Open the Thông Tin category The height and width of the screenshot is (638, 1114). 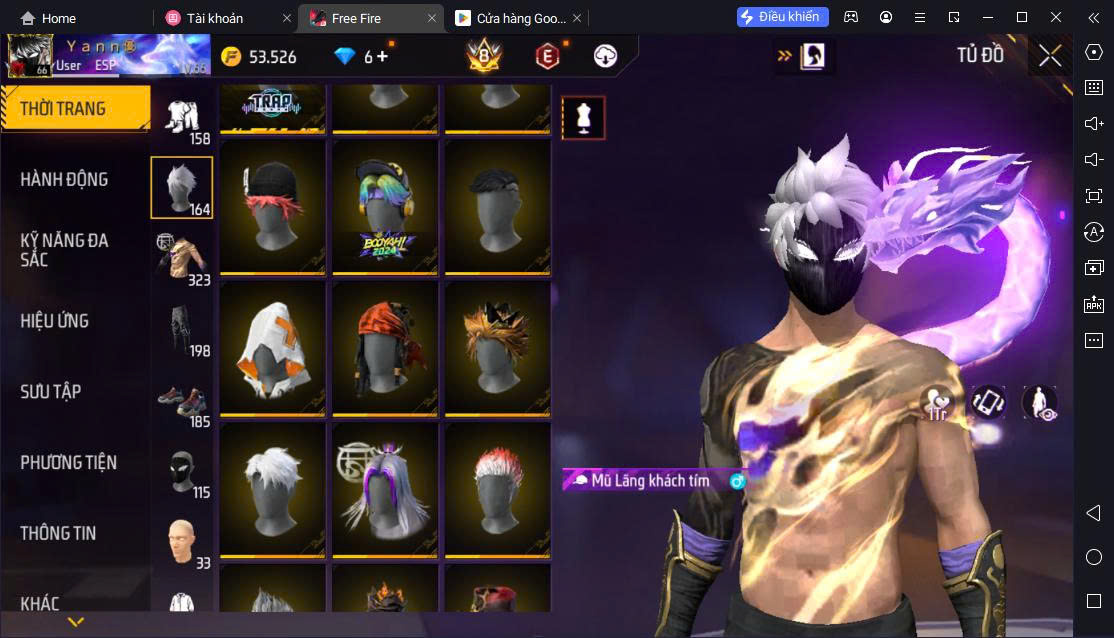pos(58,533)
